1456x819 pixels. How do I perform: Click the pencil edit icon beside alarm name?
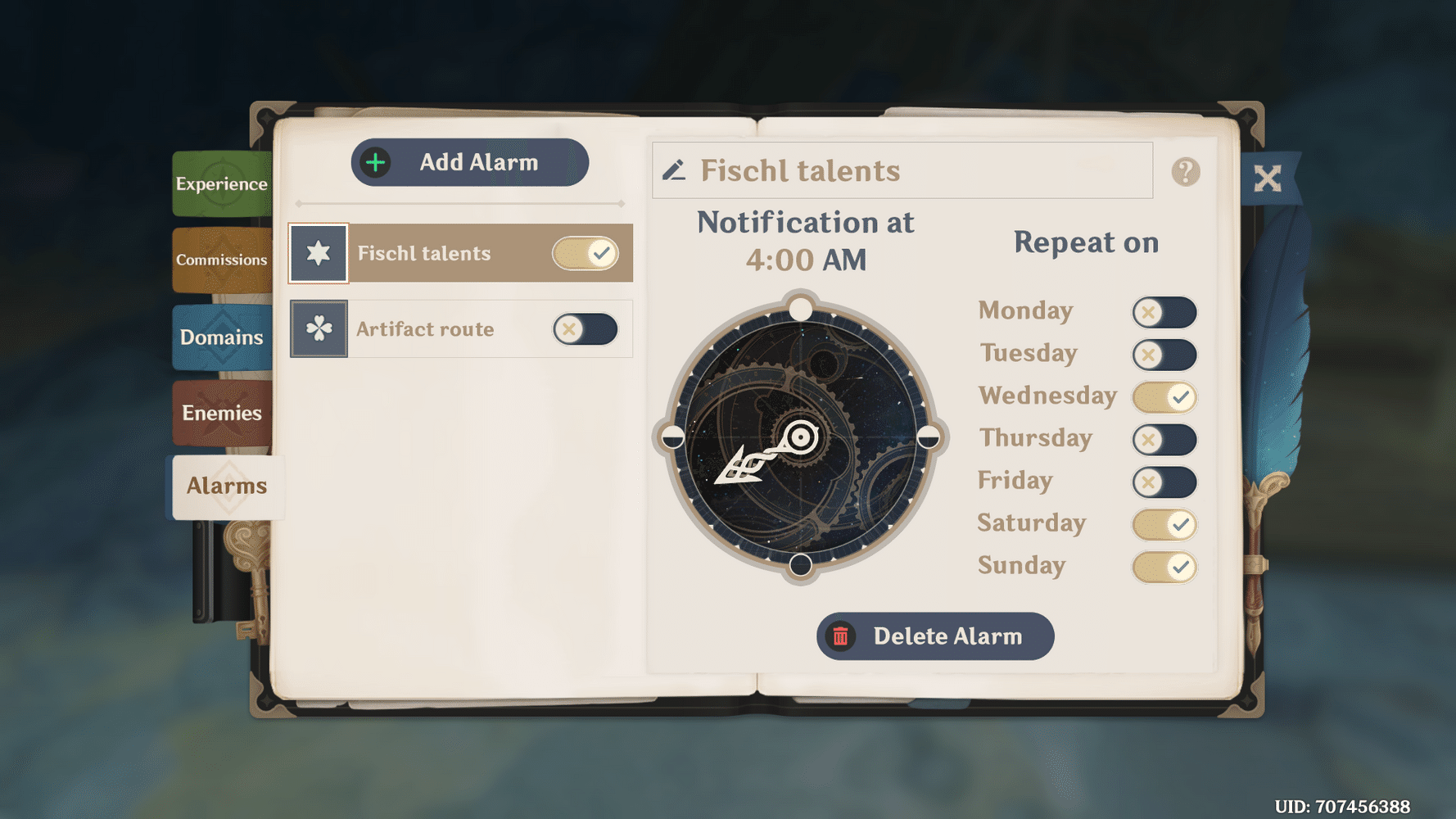(675, 170)
